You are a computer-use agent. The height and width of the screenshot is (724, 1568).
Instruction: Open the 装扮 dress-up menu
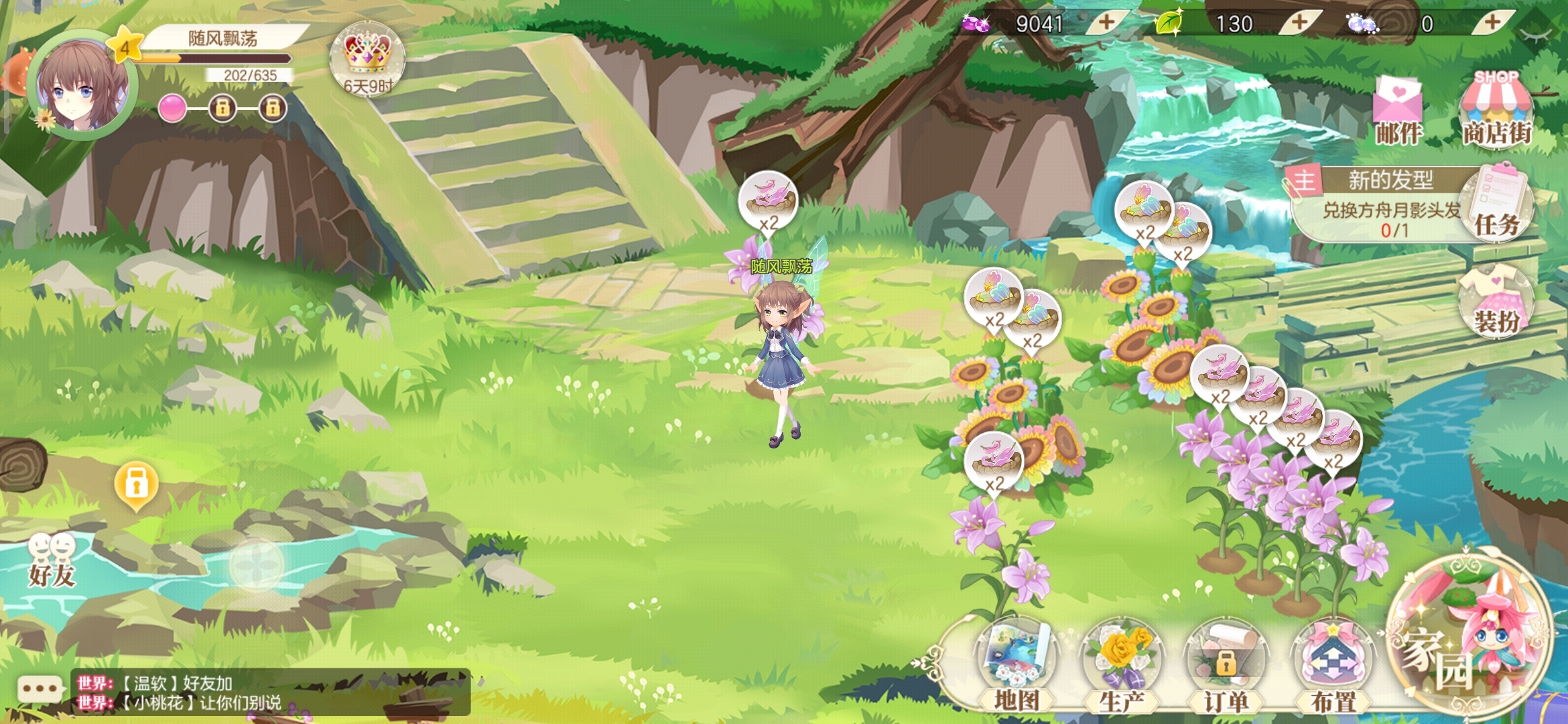(1496, 302)
